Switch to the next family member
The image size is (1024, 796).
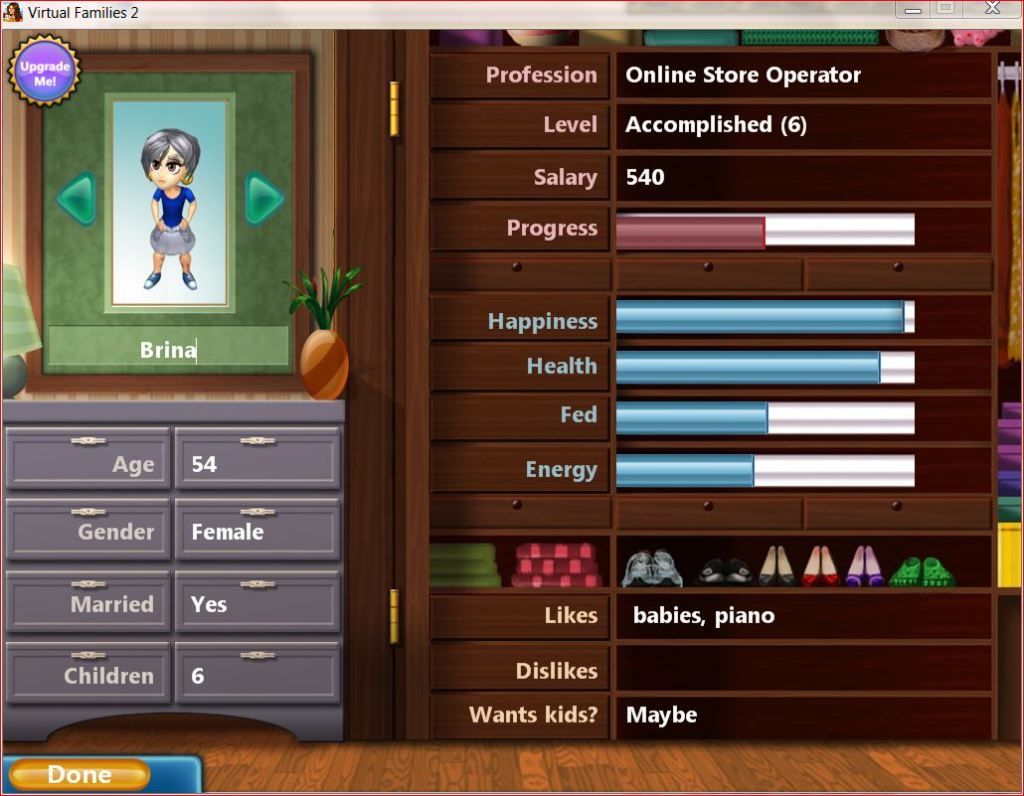[264, 198]
